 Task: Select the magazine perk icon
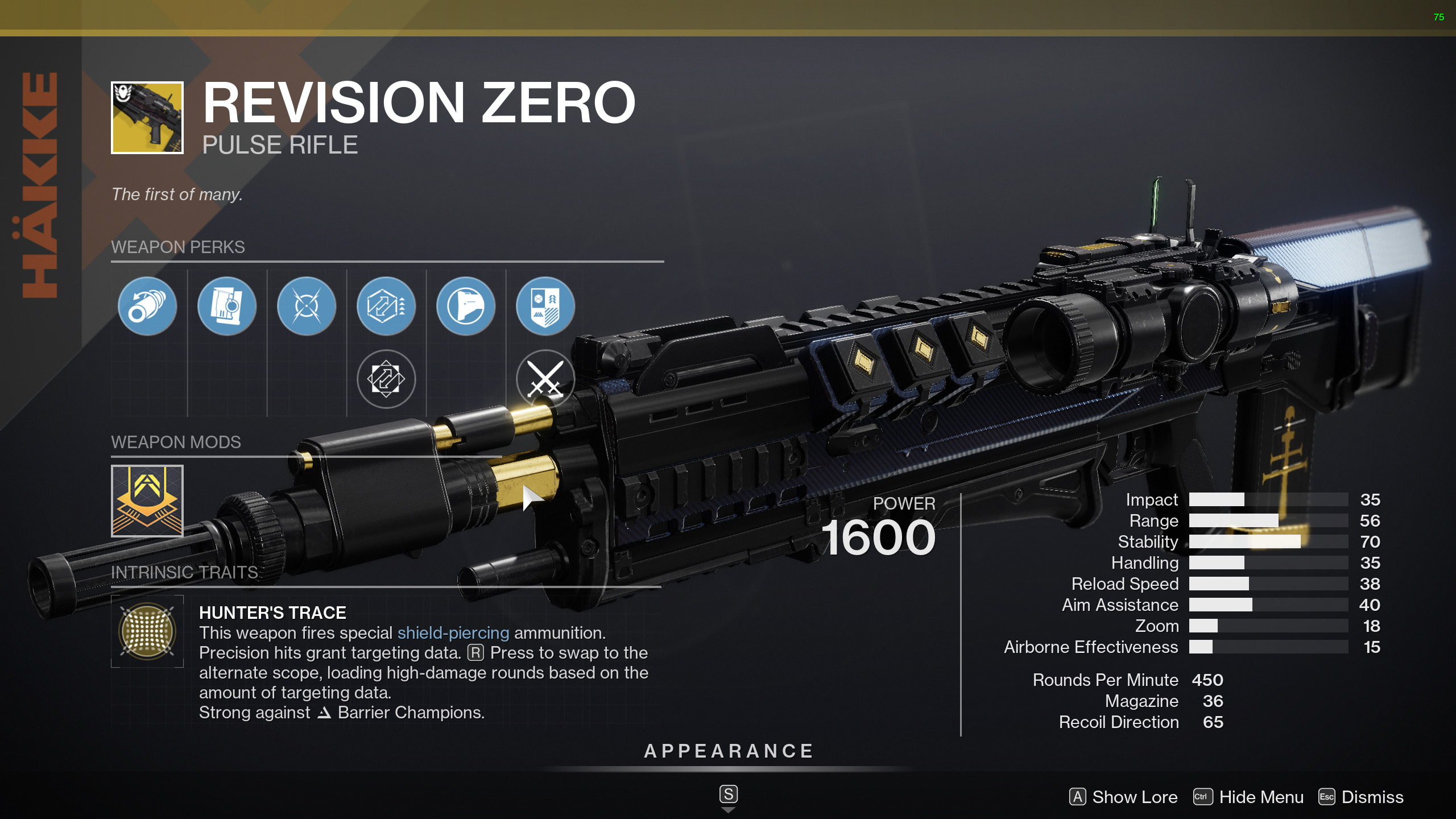(x=227, y=307)
